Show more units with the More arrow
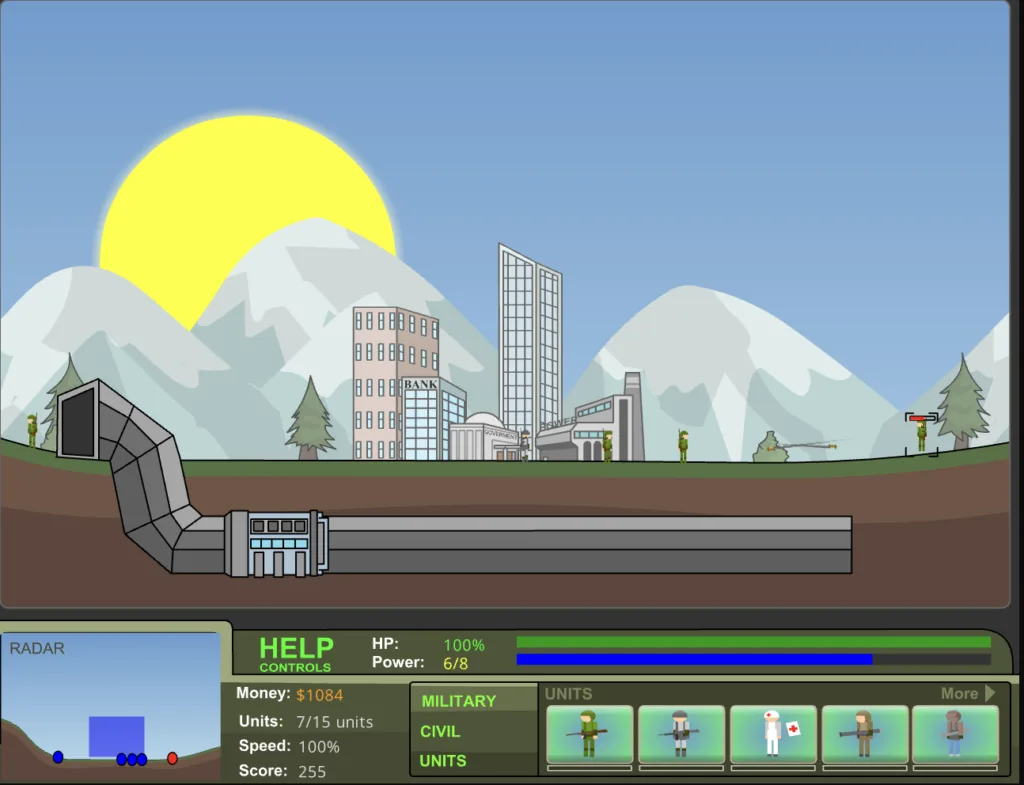The image size is (1024, 785). click(968, 693)
